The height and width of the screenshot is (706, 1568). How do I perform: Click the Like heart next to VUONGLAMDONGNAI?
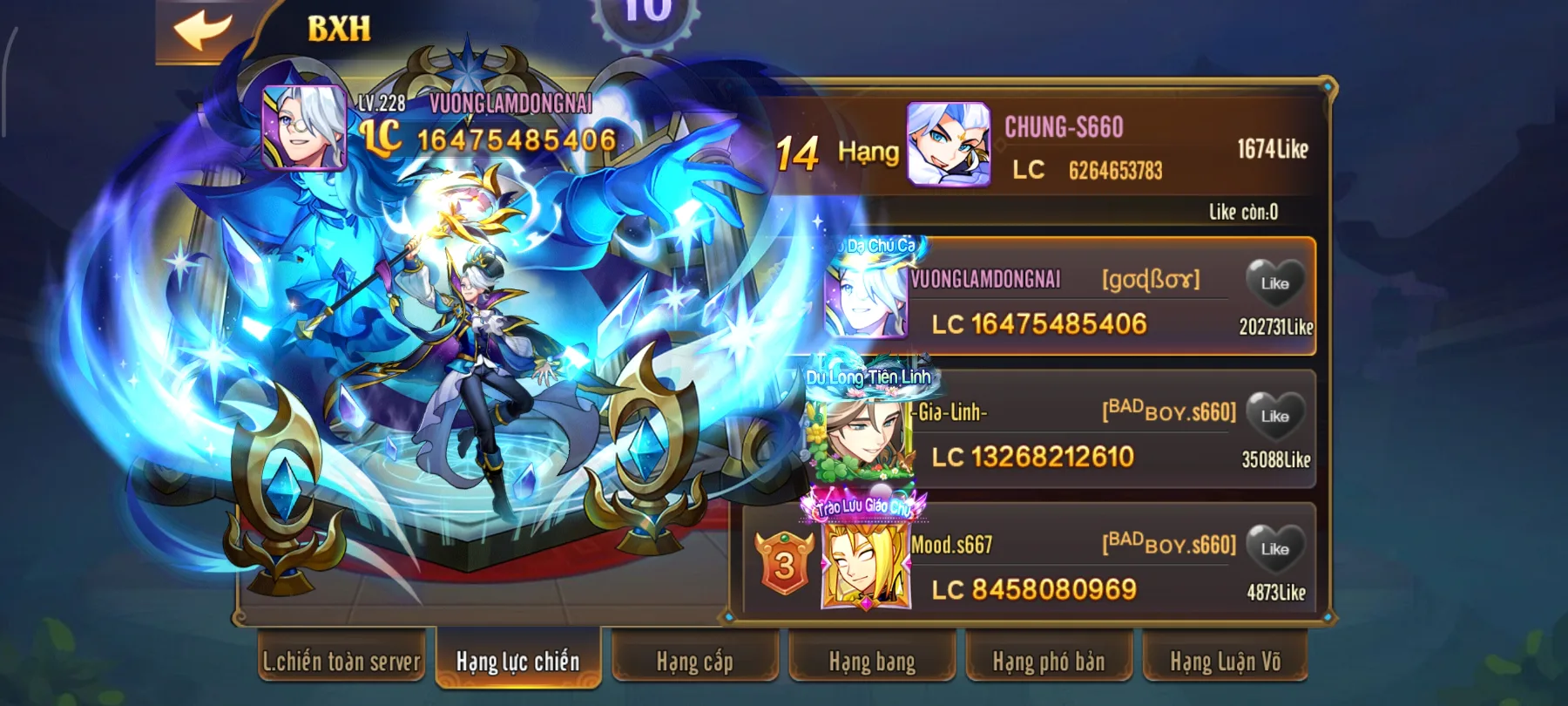1275,282
